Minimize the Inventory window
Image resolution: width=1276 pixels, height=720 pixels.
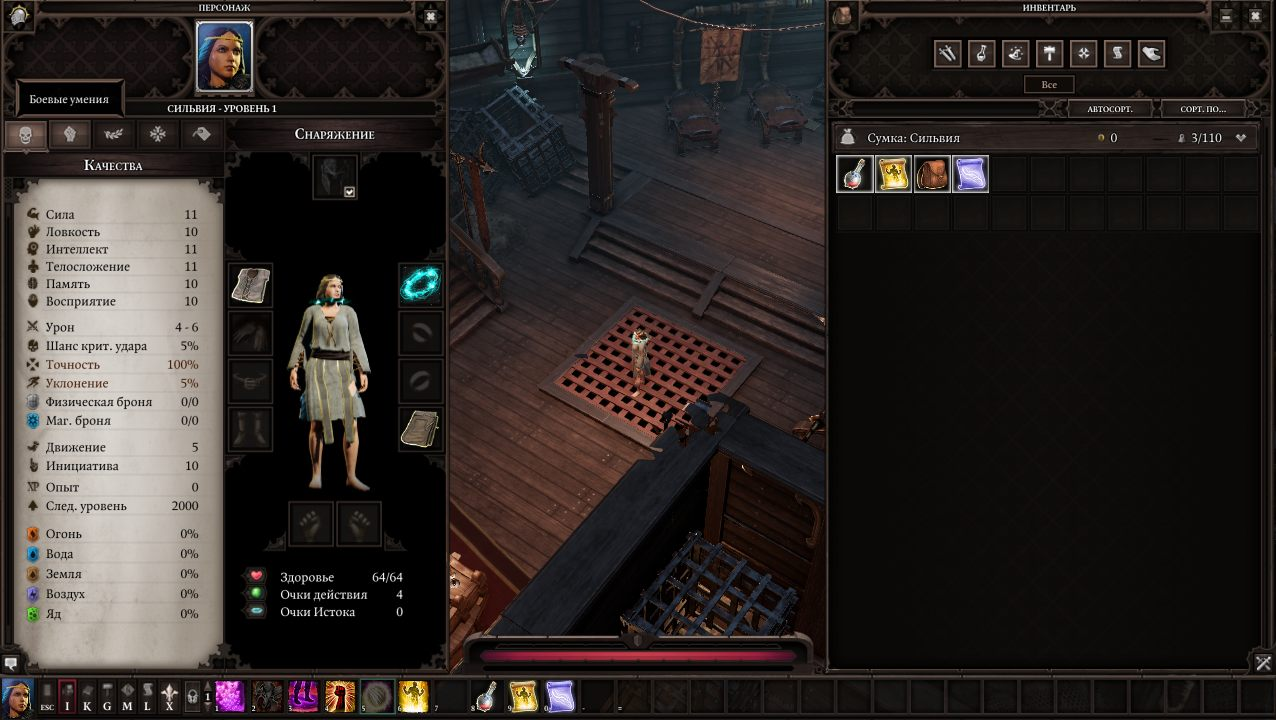pos(1227,16)
